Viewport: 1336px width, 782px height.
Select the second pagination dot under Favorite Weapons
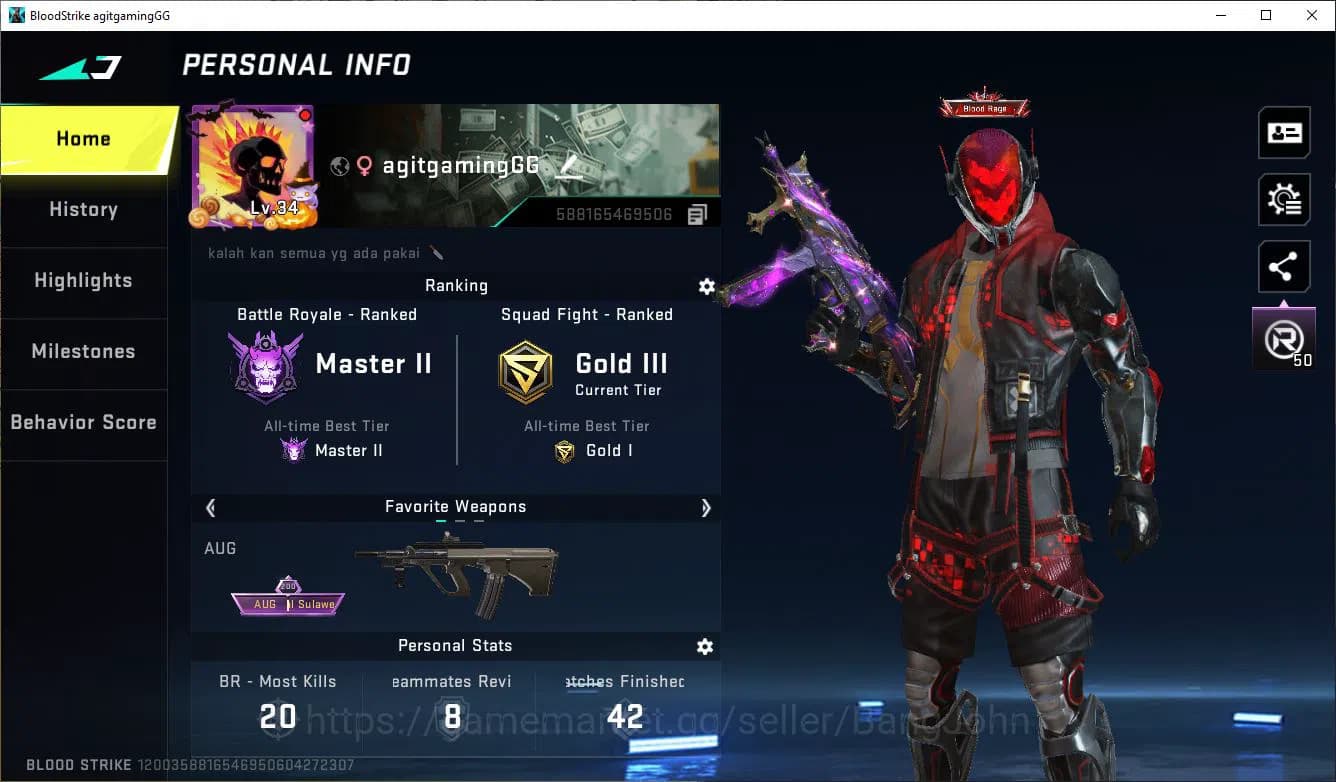click(x=460, y=521)
